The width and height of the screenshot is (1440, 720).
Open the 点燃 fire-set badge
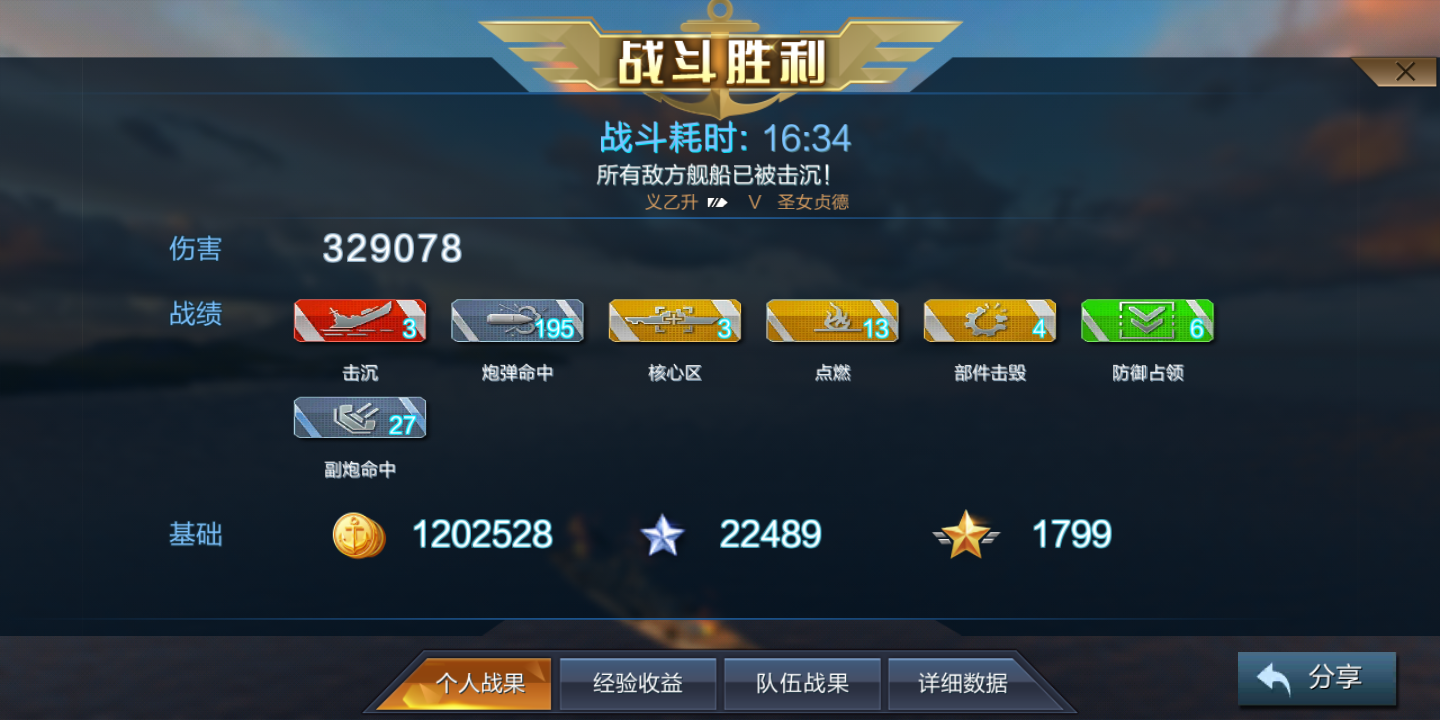tap(831, 321)
